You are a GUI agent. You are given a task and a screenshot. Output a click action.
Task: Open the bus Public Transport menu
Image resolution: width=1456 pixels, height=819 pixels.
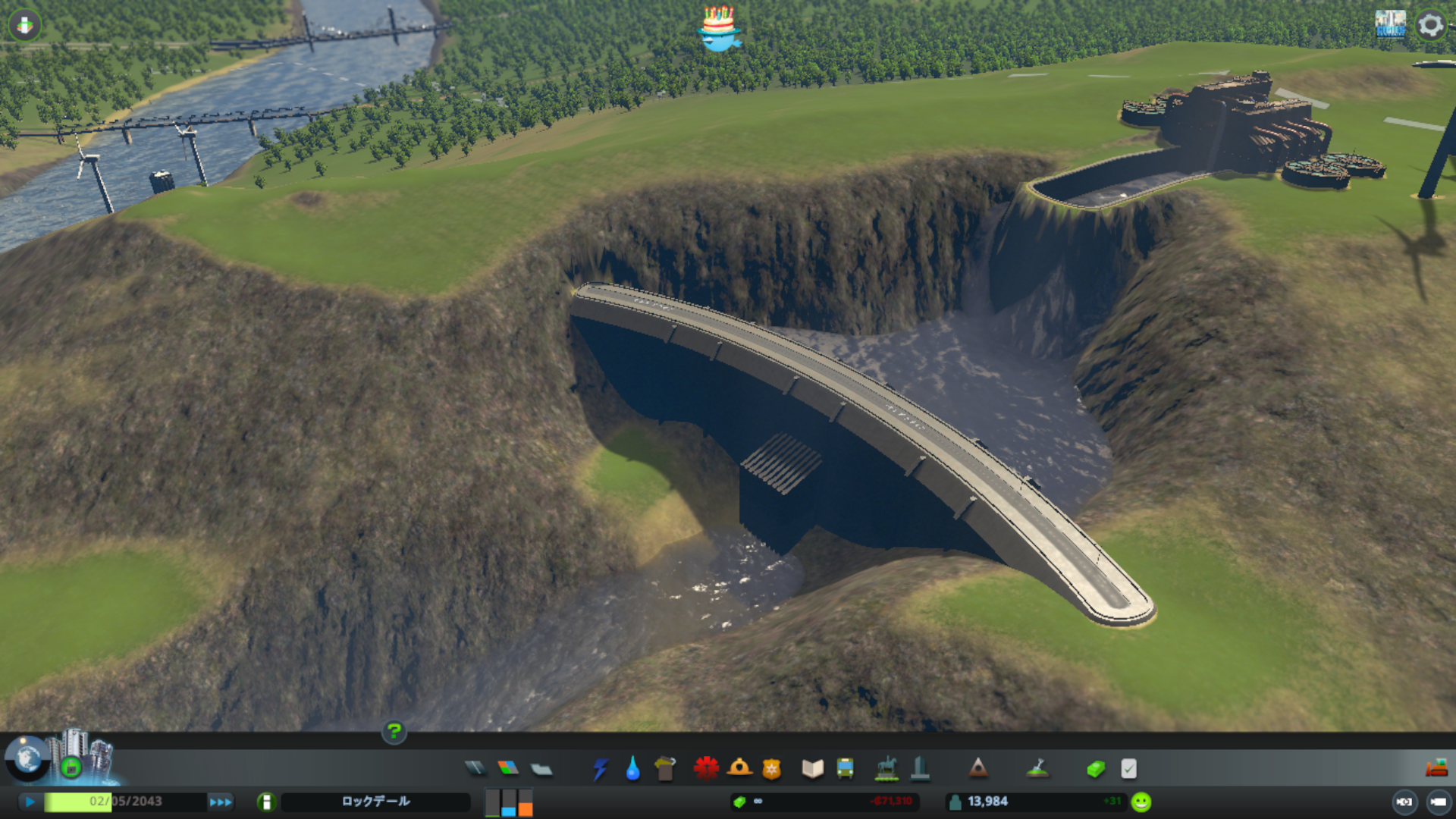point(845,769)
